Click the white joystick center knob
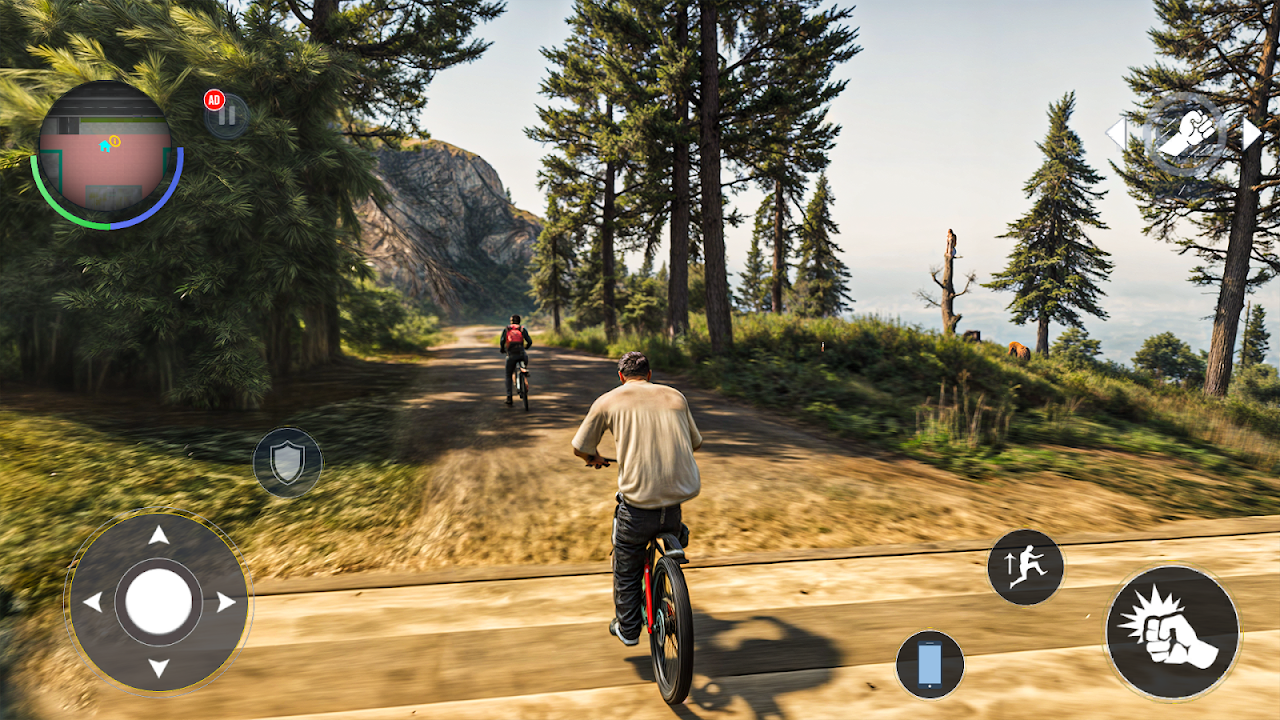Image resolution: width=1280 pixels, height=720 pixels. (x=158, y=602)
